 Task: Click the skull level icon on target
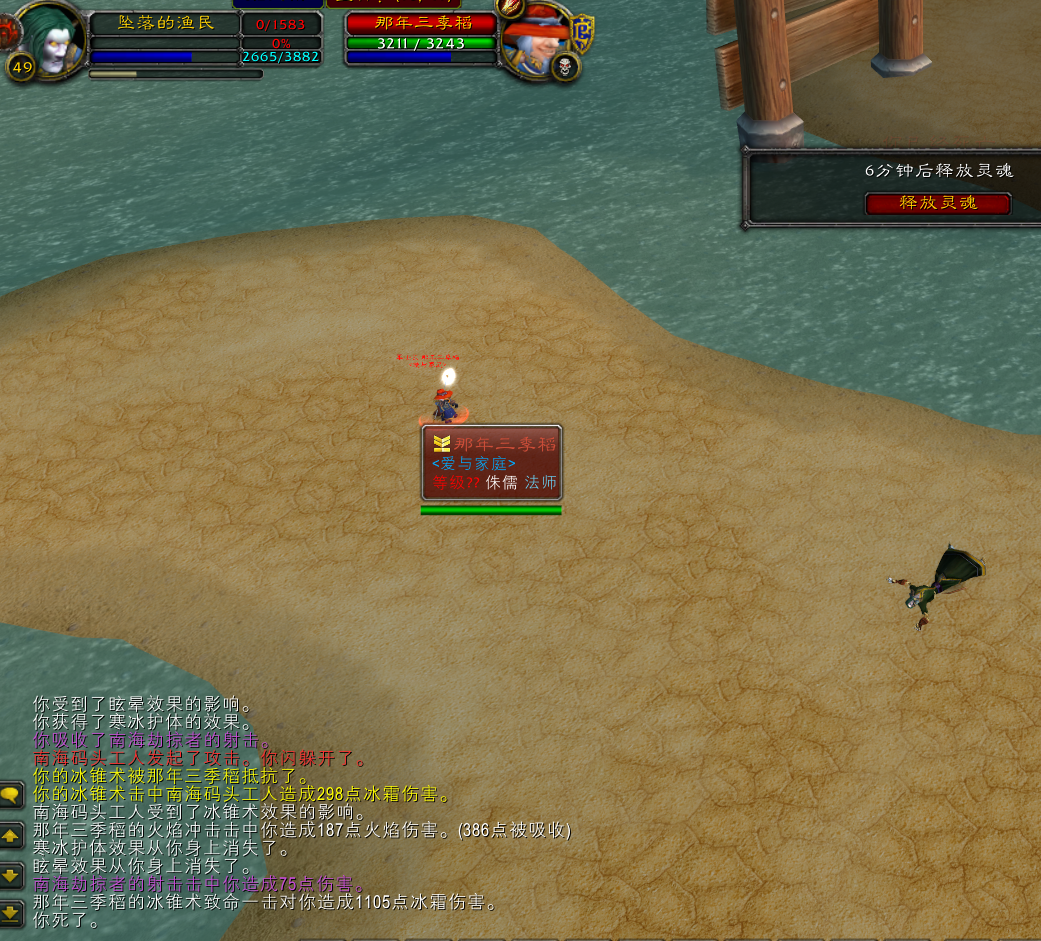[x=565, y=67]
